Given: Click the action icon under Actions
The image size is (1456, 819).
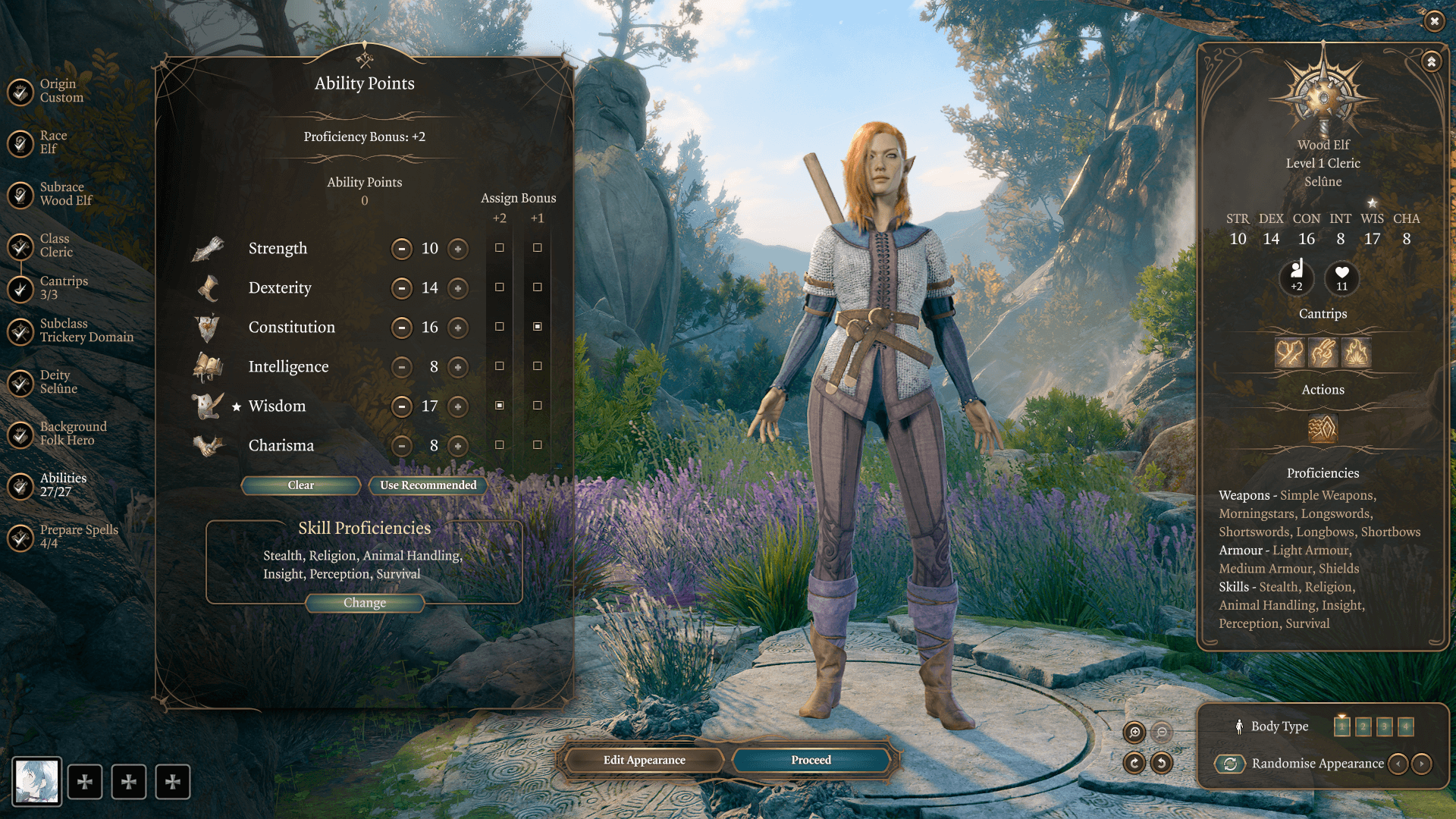Looking at the screenshot, I should click(1323, 430).
